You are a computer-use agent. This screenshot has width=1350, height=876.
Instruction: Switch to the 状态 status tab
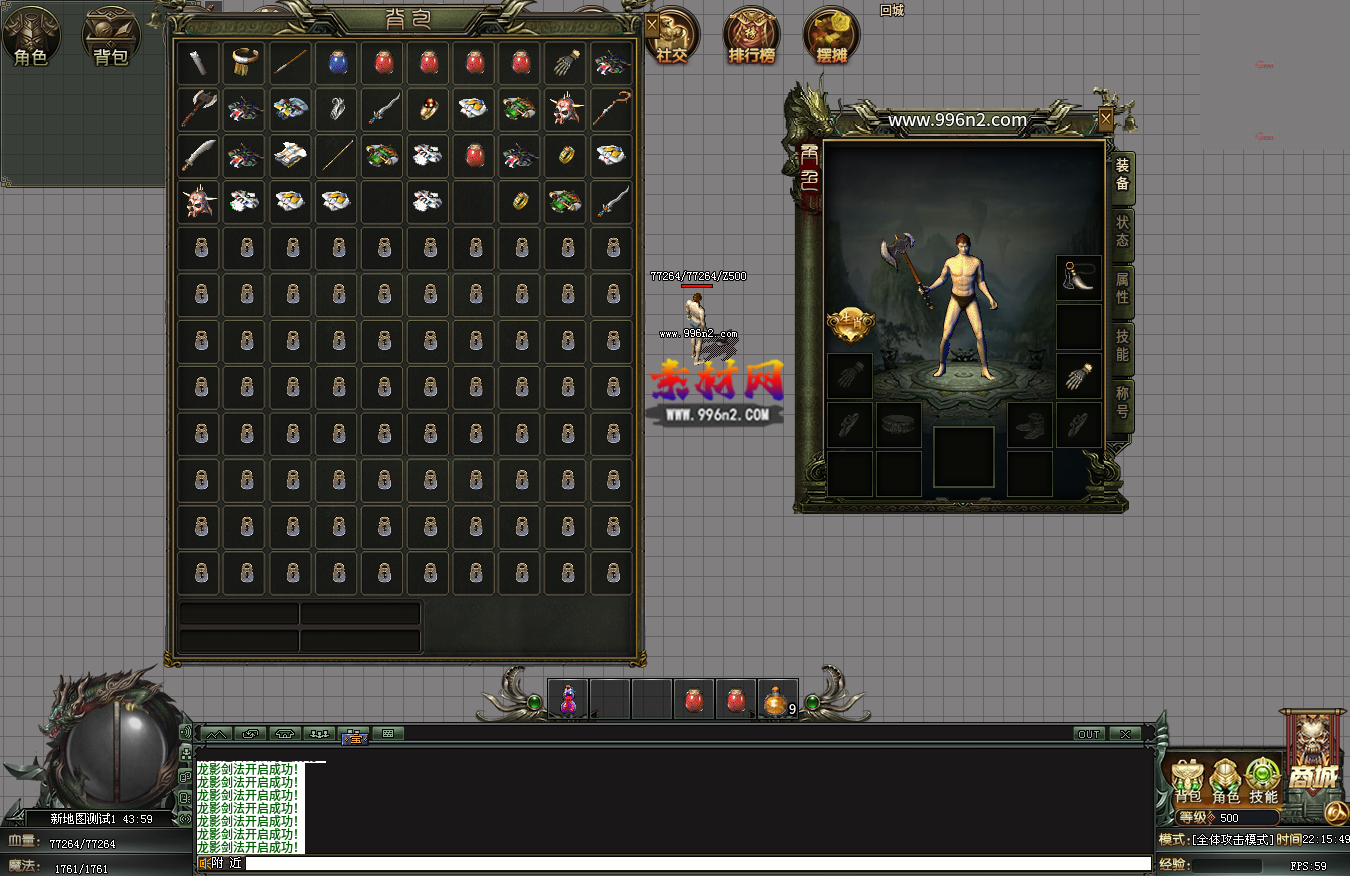[x=1123, y=232]
